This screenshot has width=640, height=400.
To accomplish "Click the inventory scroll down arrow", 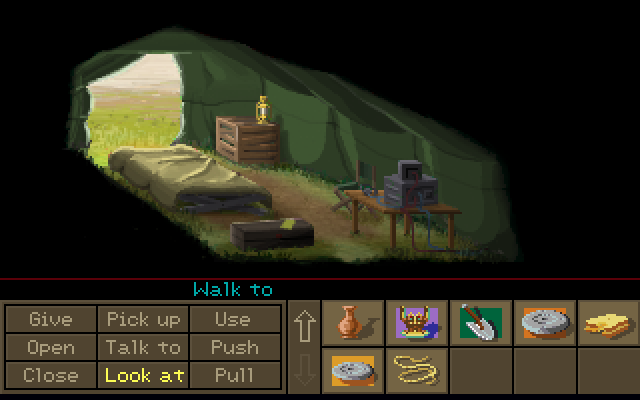I will [305, 370].
